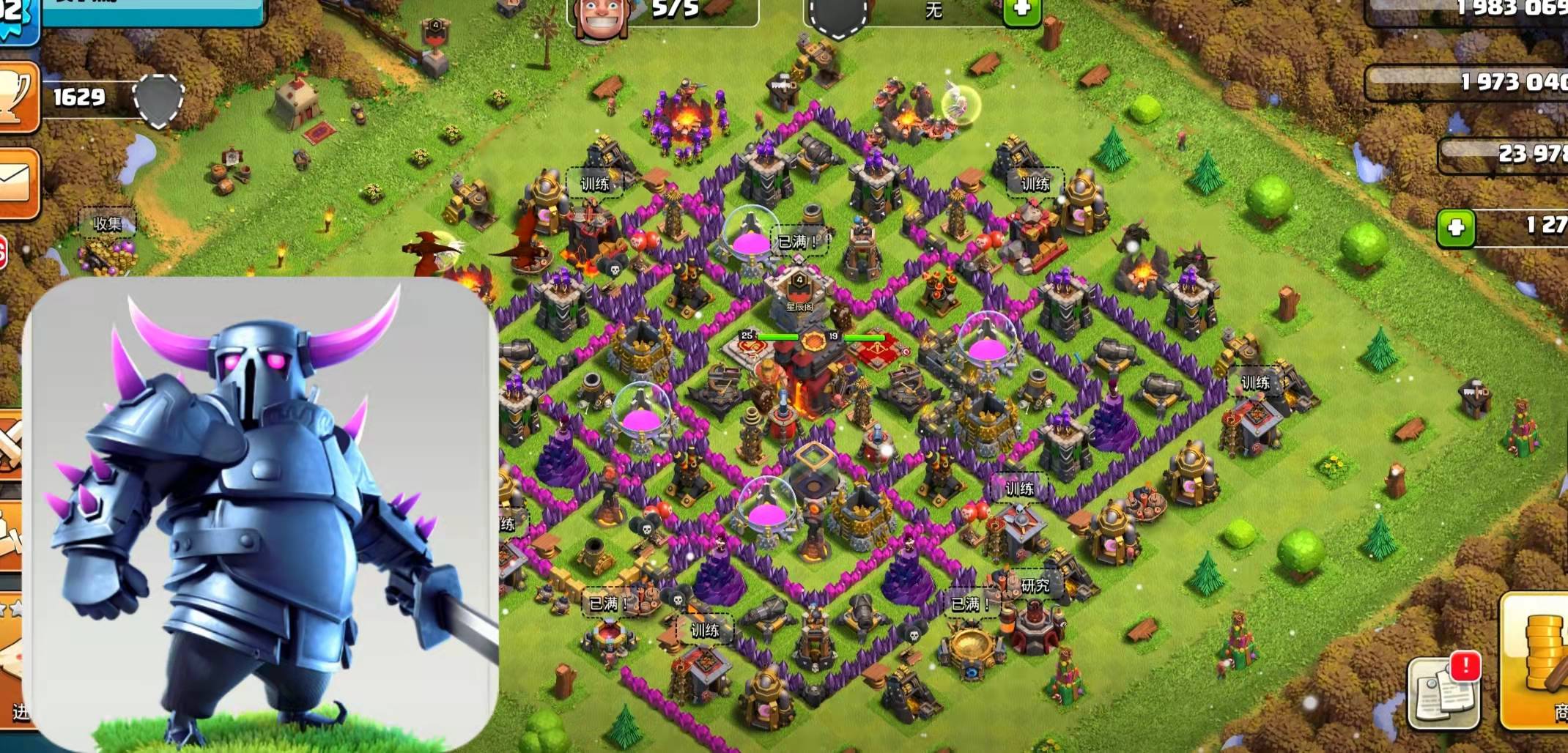Click the P.E.K.K.A overlay picture
Image resolution: width=1568 pixels, height=753 pixels.
[x=262, y=513]
